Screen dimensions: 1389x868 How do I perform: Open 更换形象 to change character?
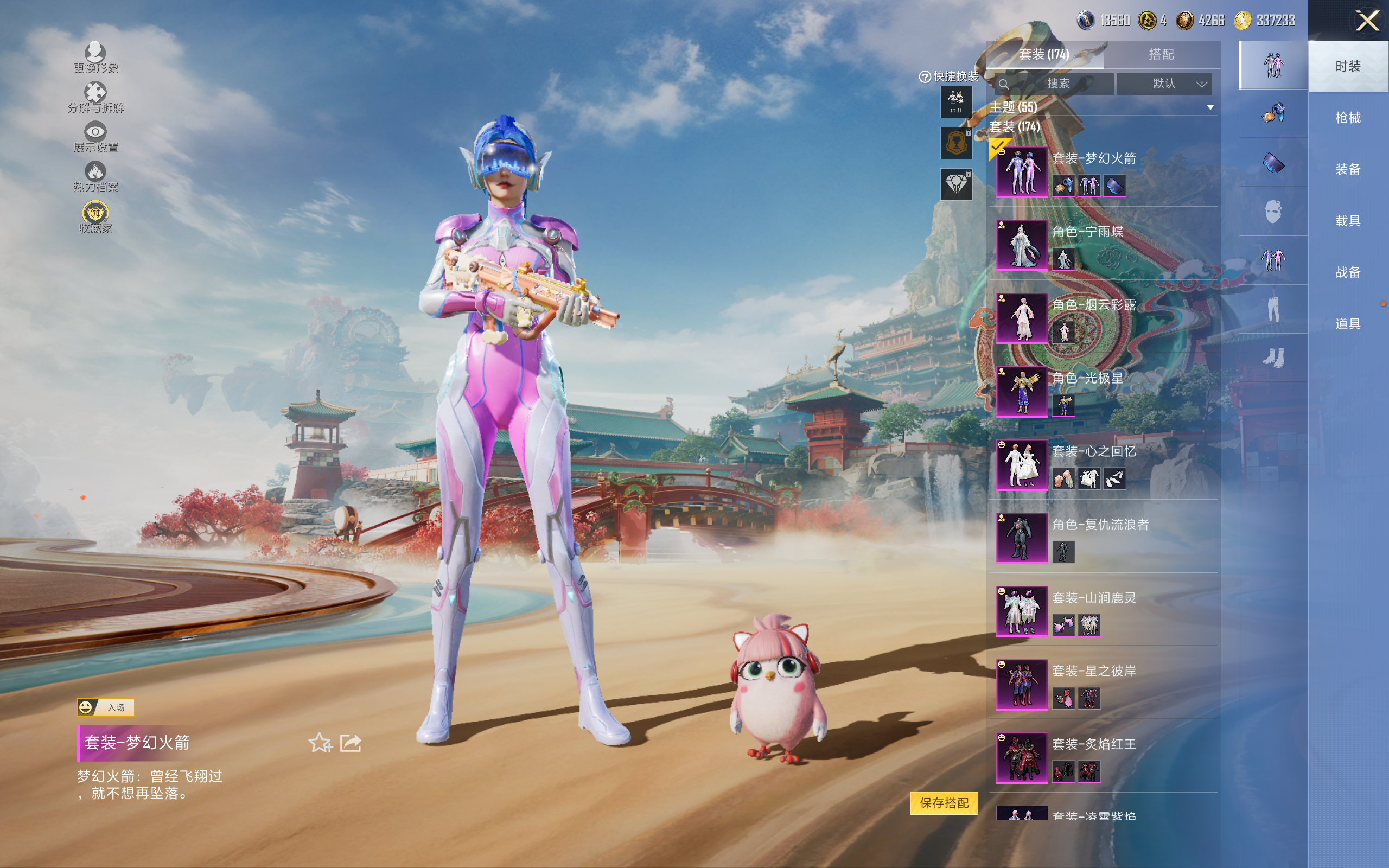95,58
